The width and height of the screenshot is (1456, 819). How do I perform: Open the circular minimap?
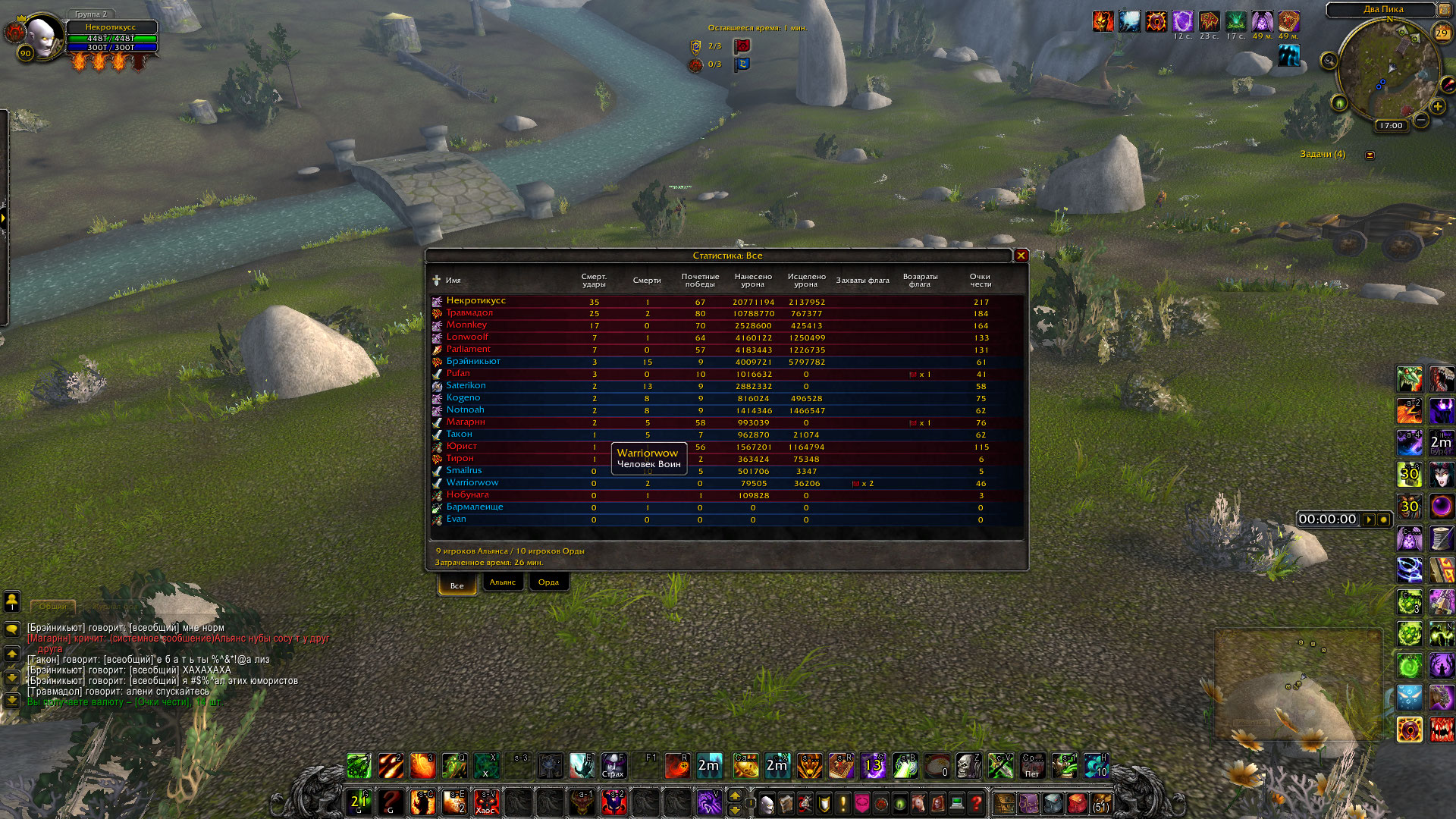click(x=1388, y=72)
